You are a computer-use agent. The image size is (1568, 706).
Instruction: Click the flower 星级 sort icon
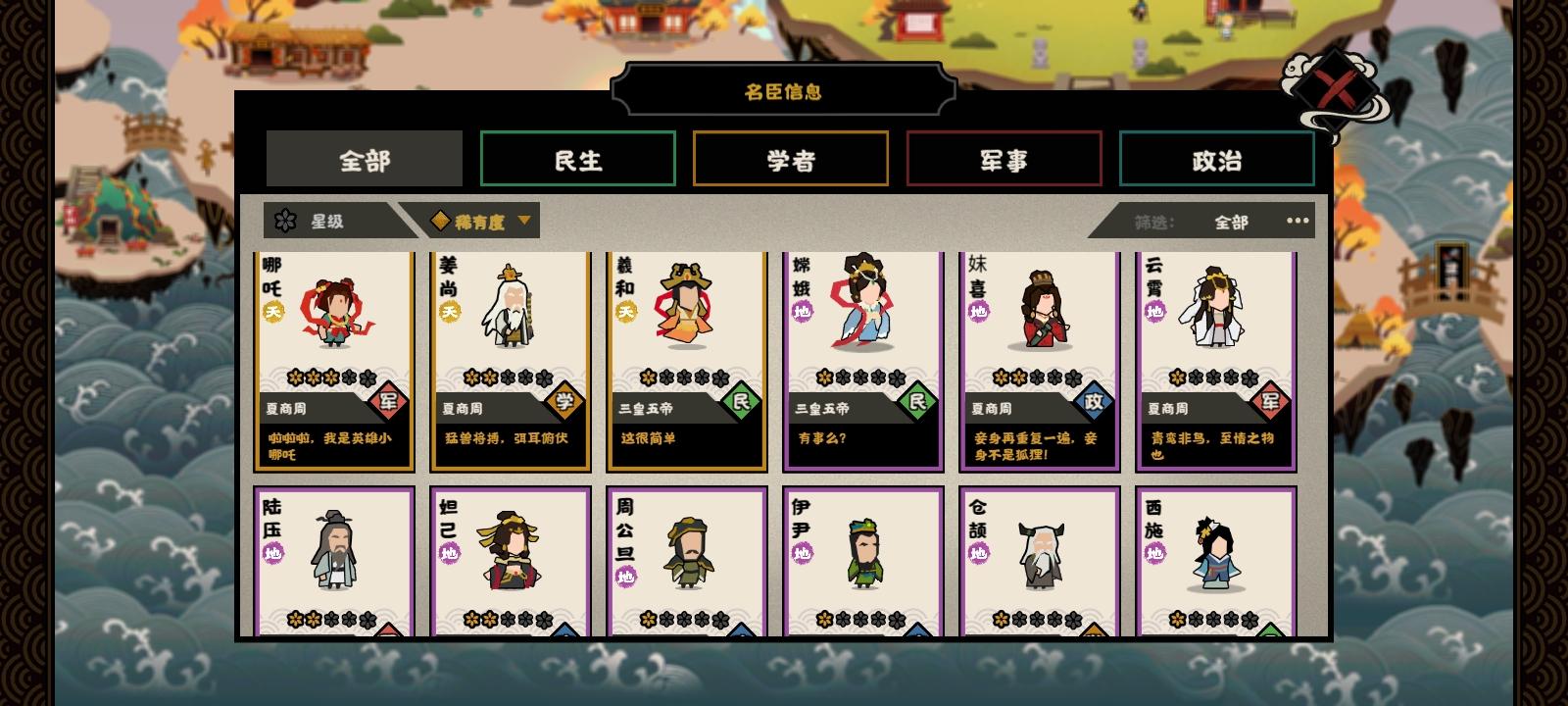click(x=285, y=220)
